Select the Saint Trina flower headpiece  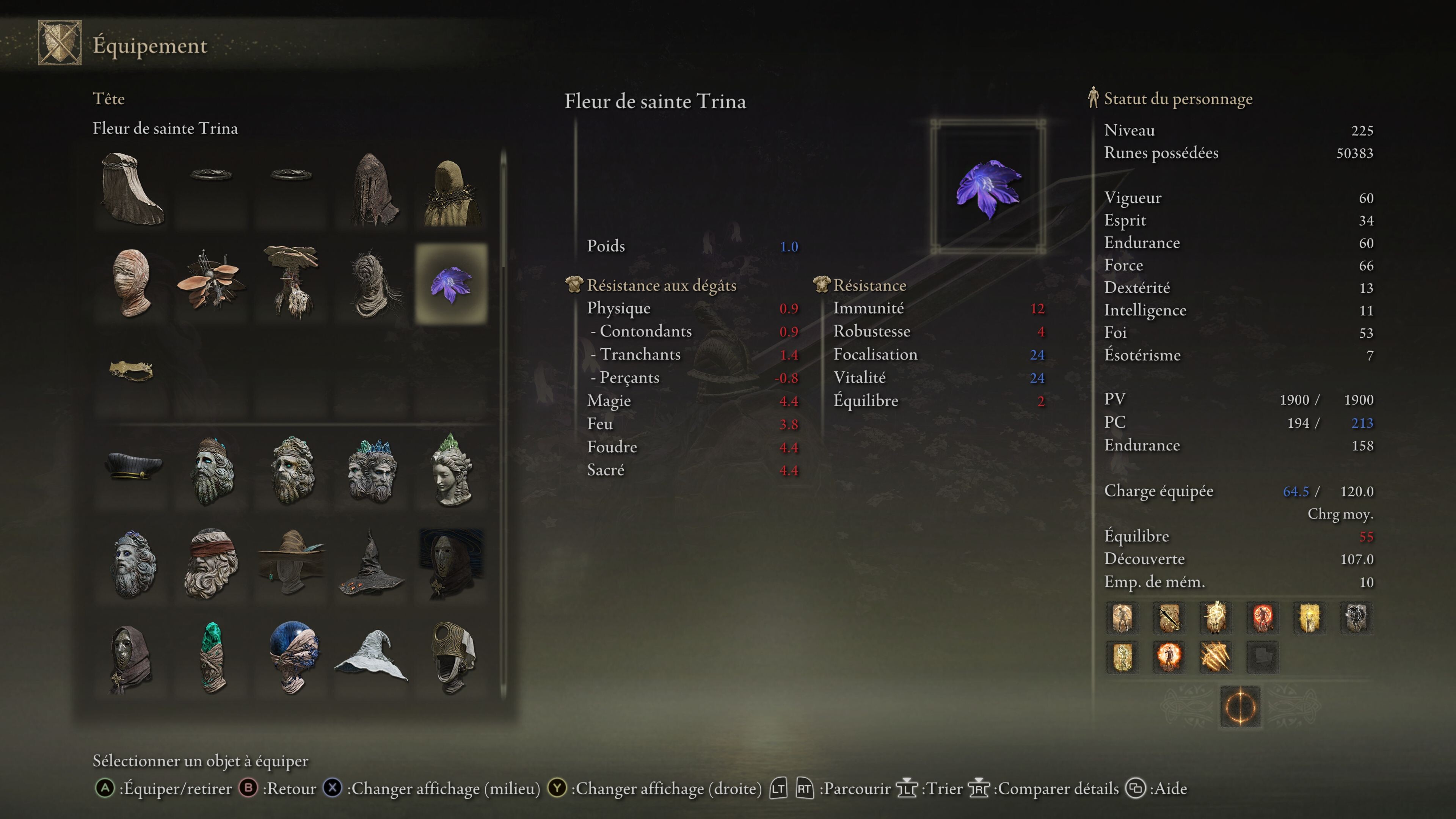(x=451, y=284)
